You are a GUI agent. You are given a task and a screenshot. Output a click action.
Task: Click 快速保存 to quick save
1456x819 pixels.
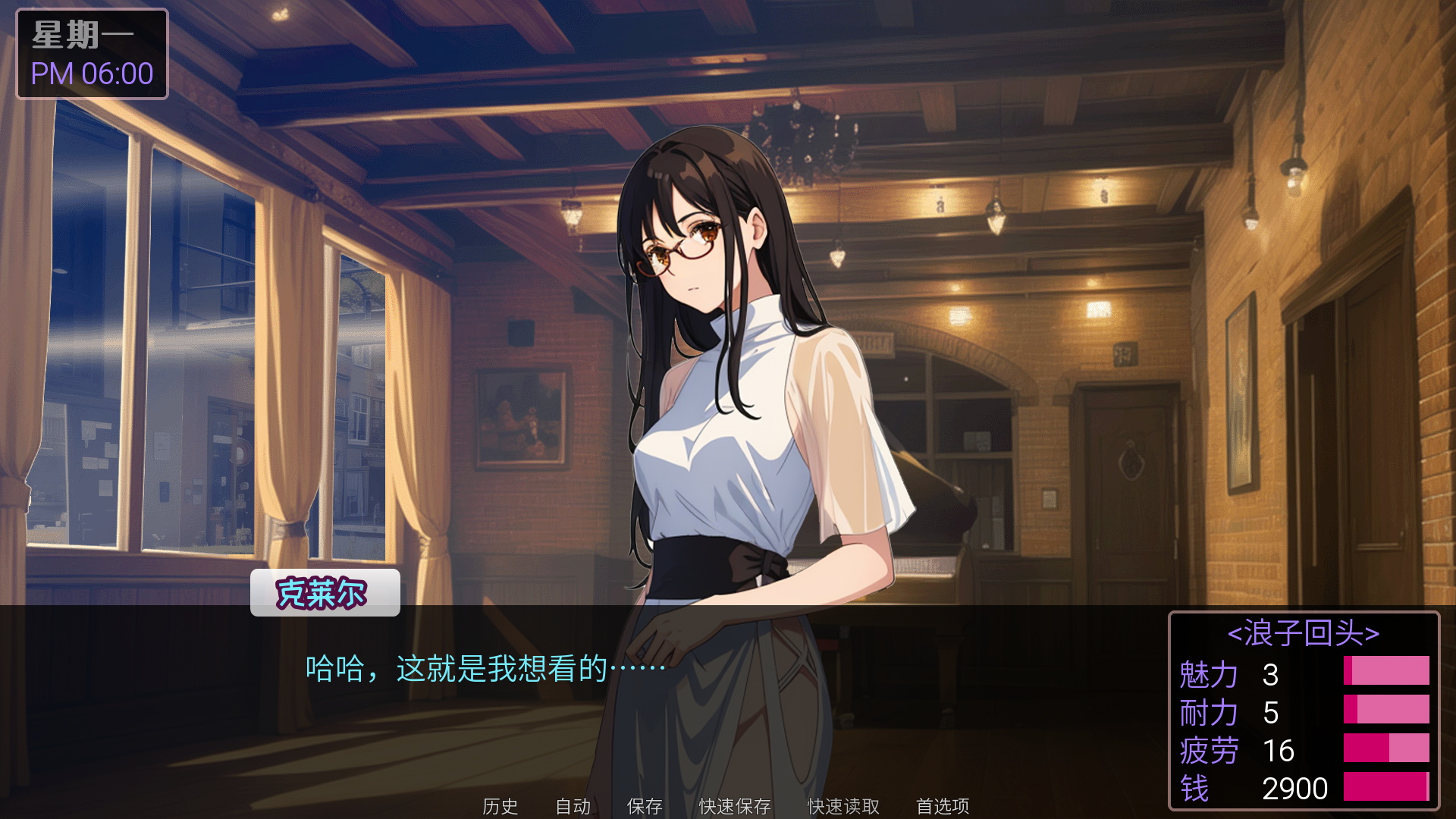735,805
